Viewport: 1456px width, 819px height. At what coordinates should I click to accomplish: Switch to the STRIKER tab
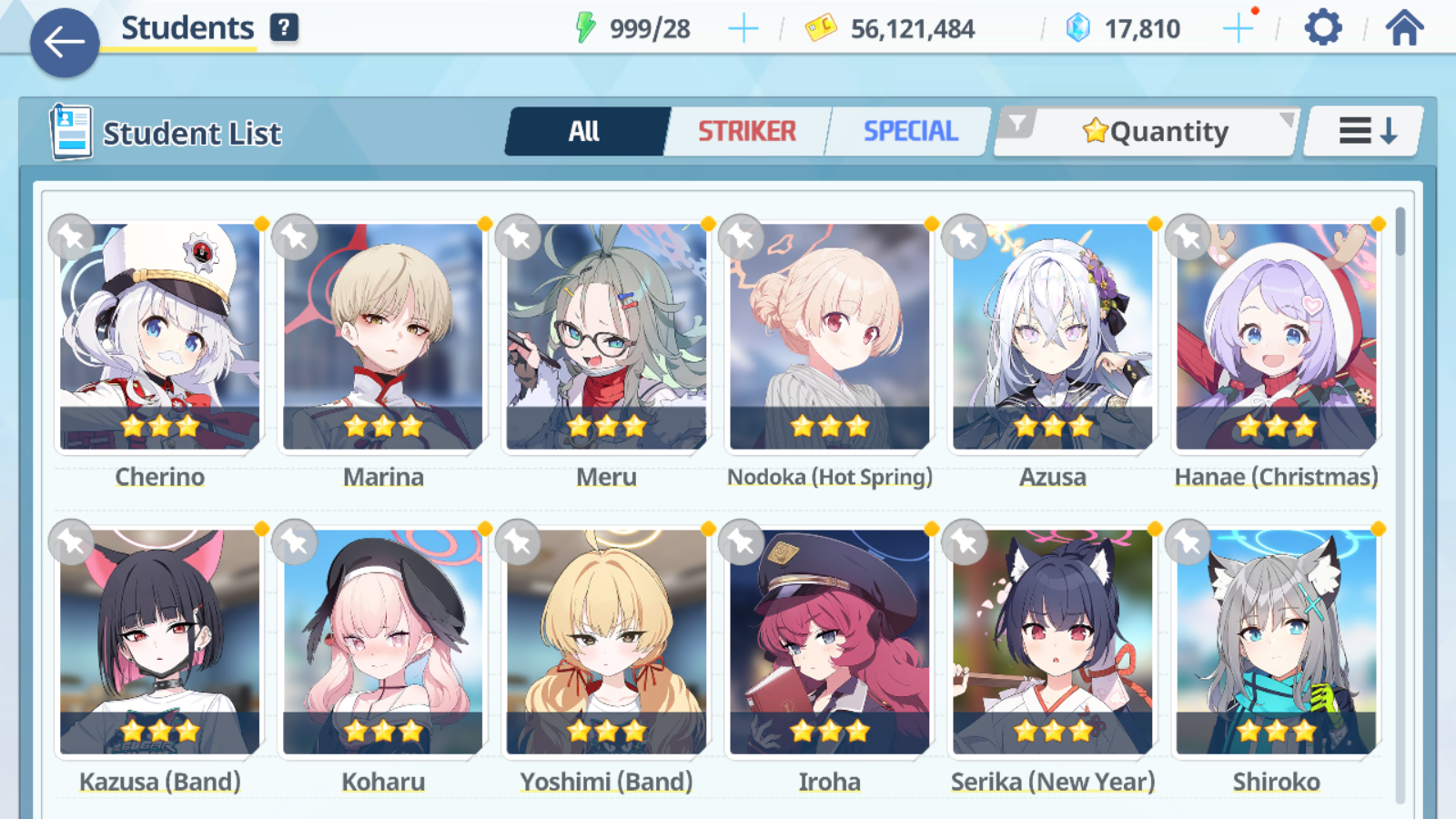tap(747, 132)
